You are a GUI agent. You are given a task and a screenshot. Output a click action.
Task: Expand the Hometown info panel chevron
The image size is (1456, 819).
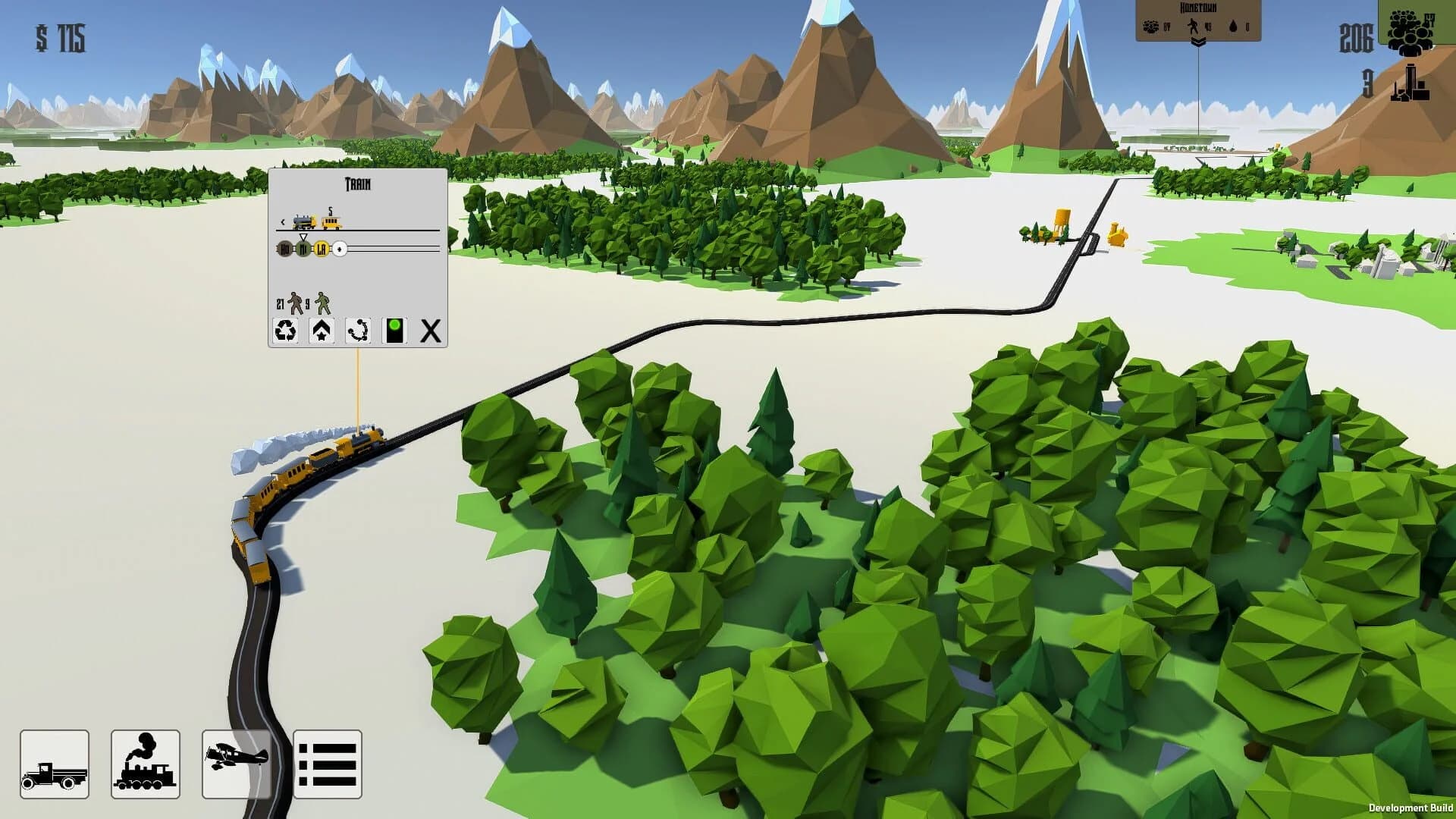click(x=1198, y=43)
